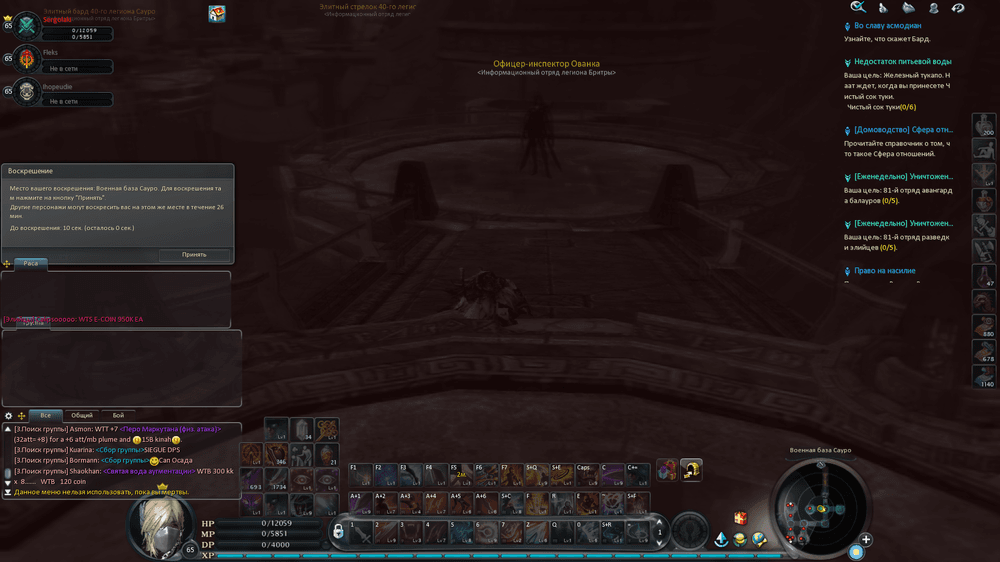Open quest Во славу асмодиан
Screen dimensions: 1000x562
pos(887,26)
